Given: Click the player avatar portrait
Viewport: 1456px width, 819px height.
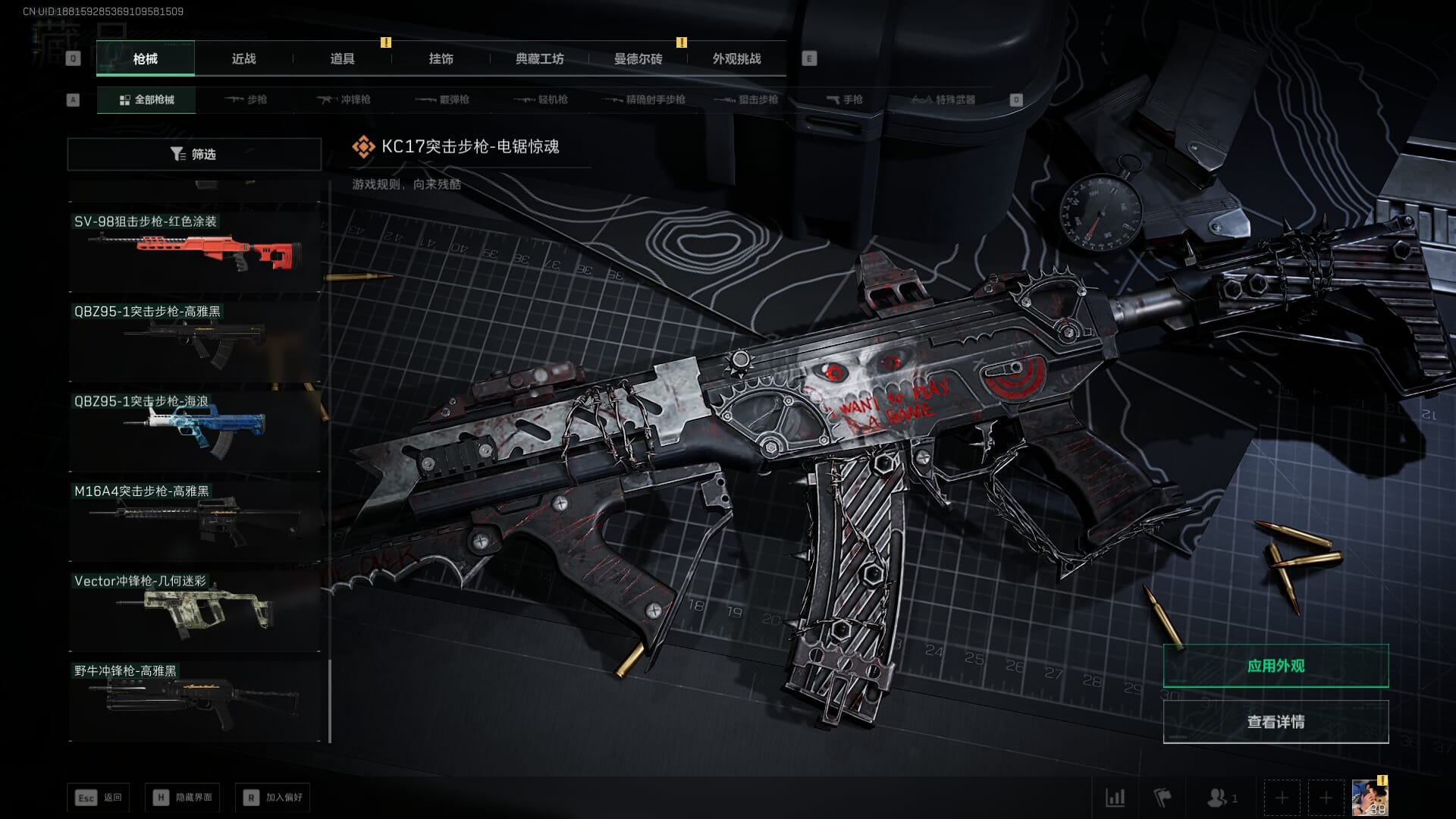Looking at the screenshot, I should pos(1370,798).
